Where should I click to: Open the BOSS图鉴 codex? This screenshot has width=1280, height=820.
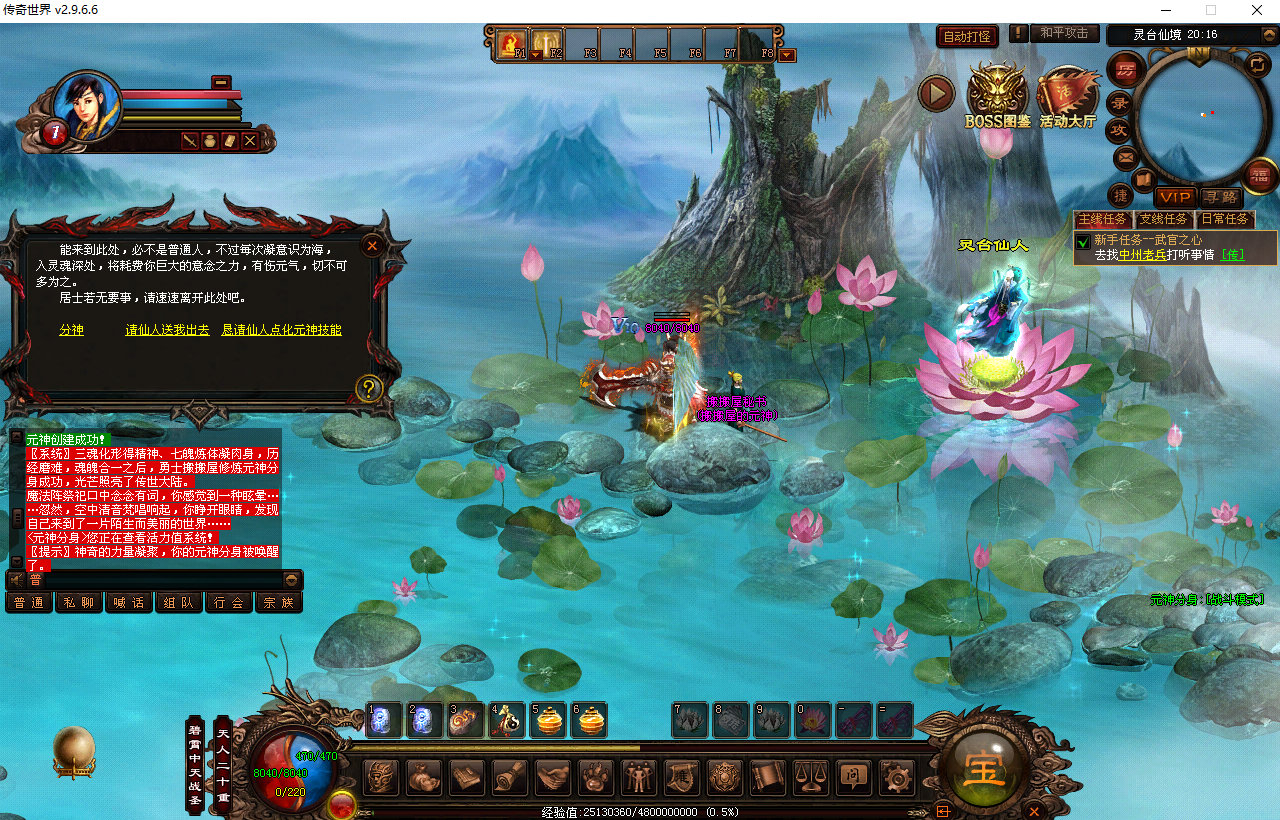pos(997,97)
